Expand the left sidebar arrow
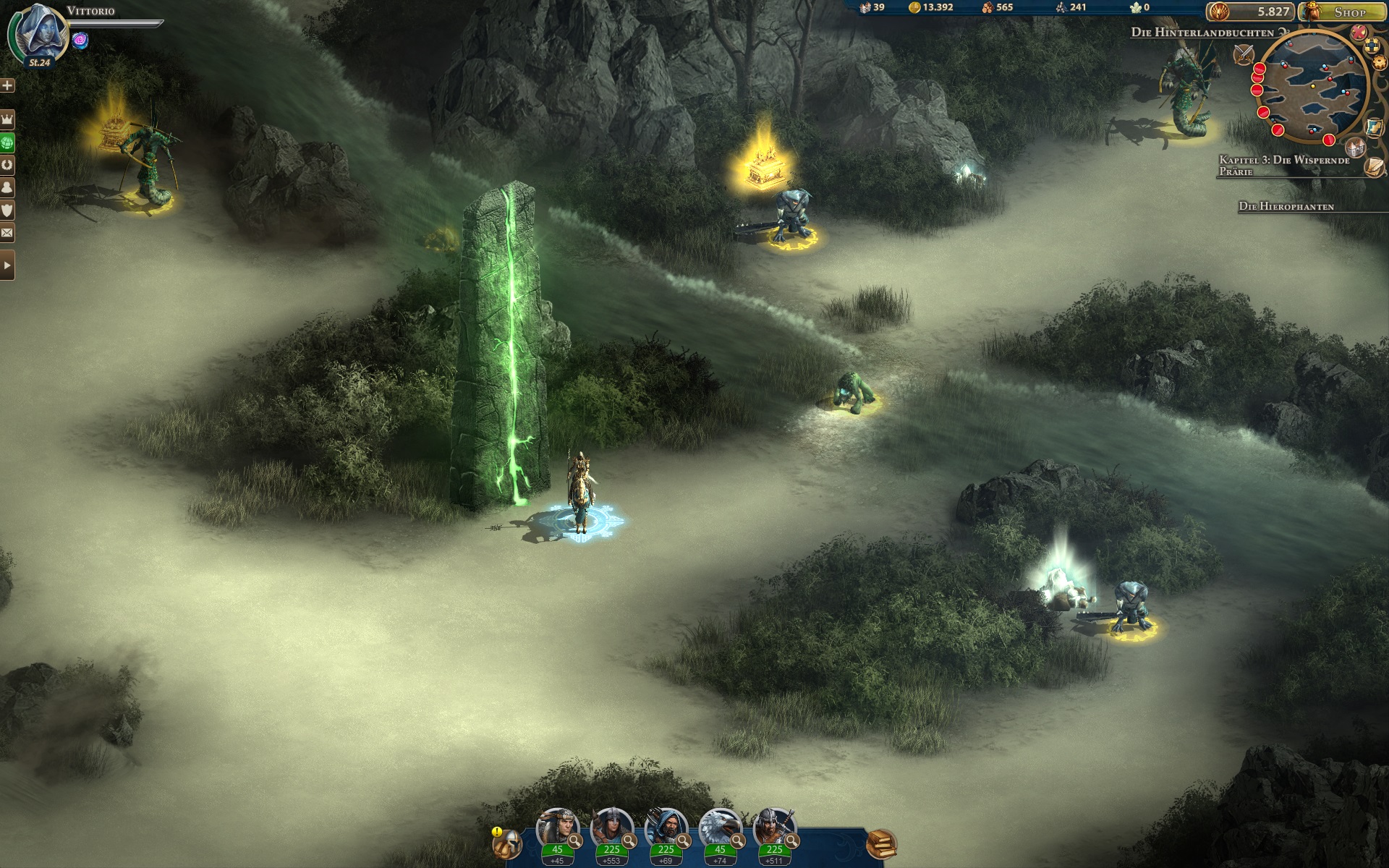 click(7, 265)
